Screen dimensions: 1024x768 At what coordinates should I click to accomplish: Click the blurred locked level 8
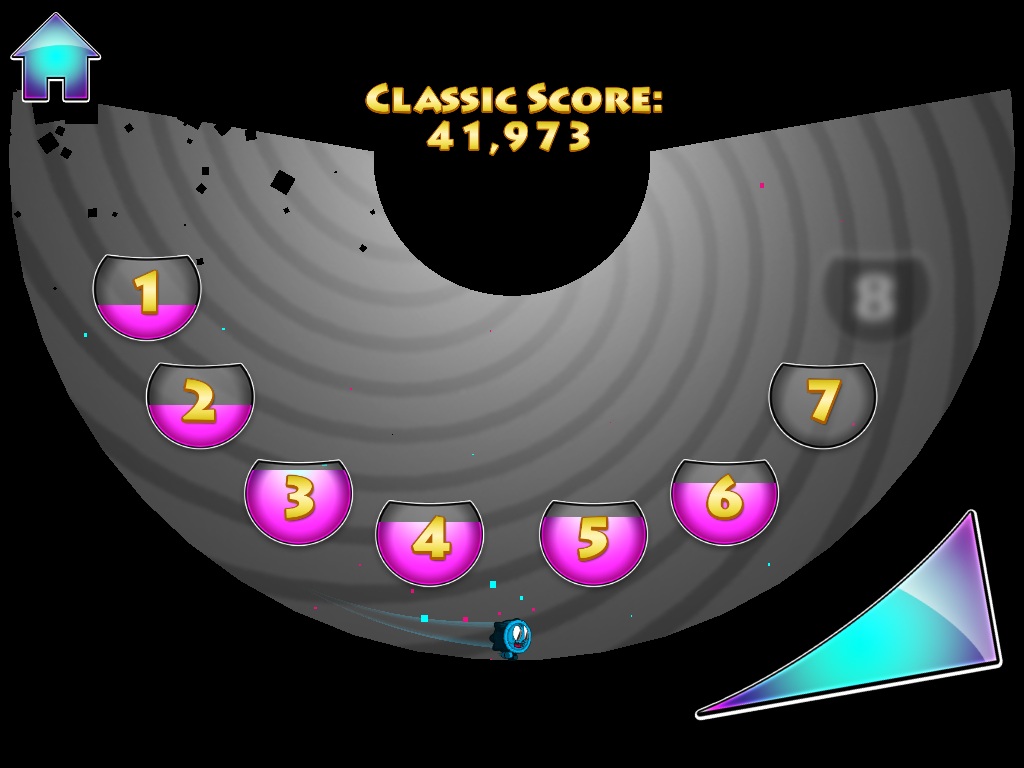[875, 297]
